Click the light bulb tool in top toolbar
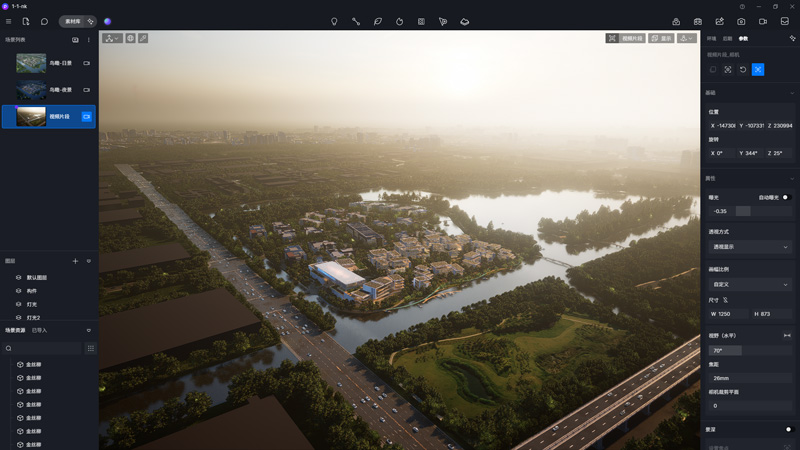The image size is (800, 450). [334, 21]
